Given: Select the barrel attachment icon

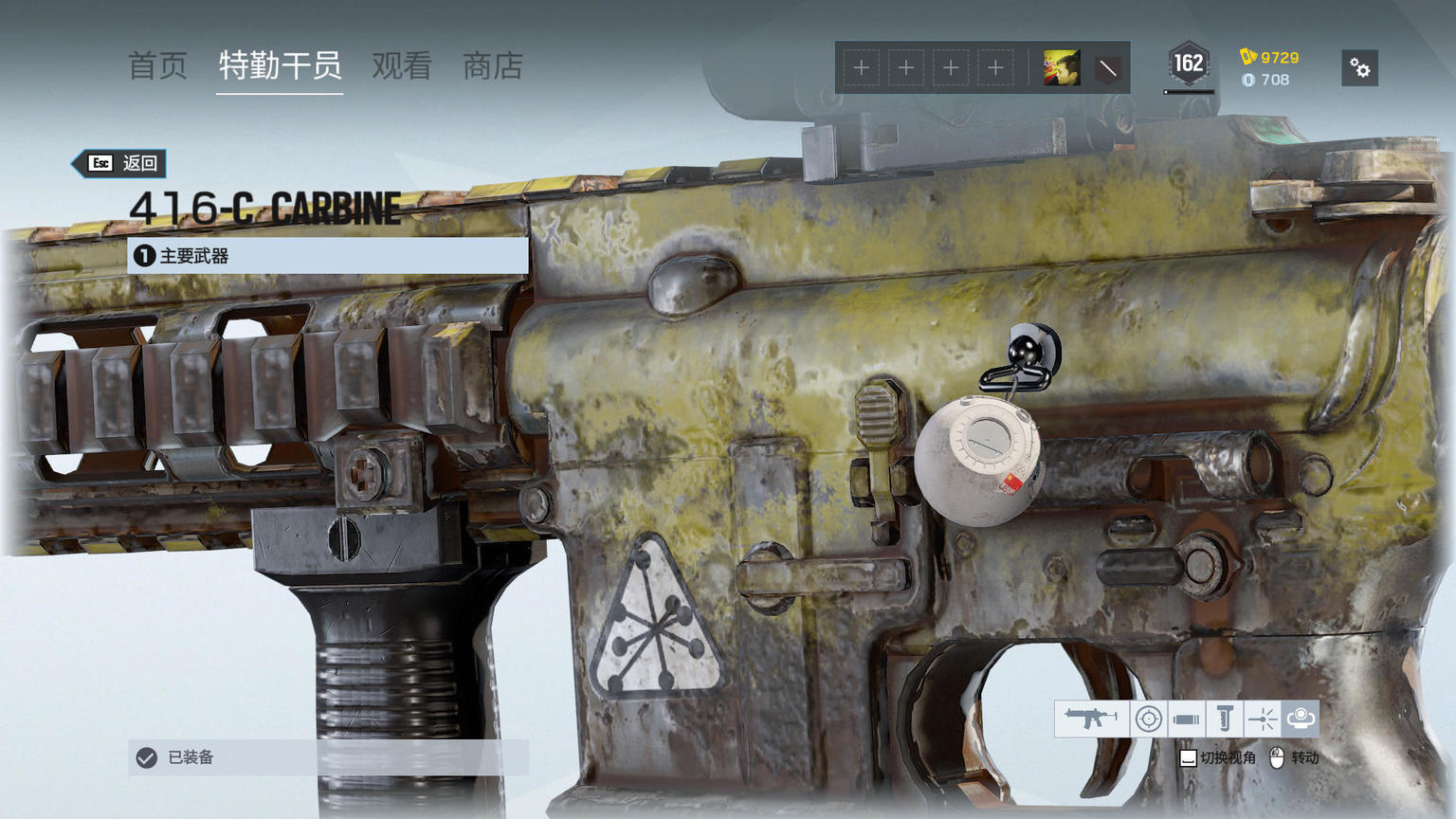Looking at the screenshot, I should [1186, 719].
